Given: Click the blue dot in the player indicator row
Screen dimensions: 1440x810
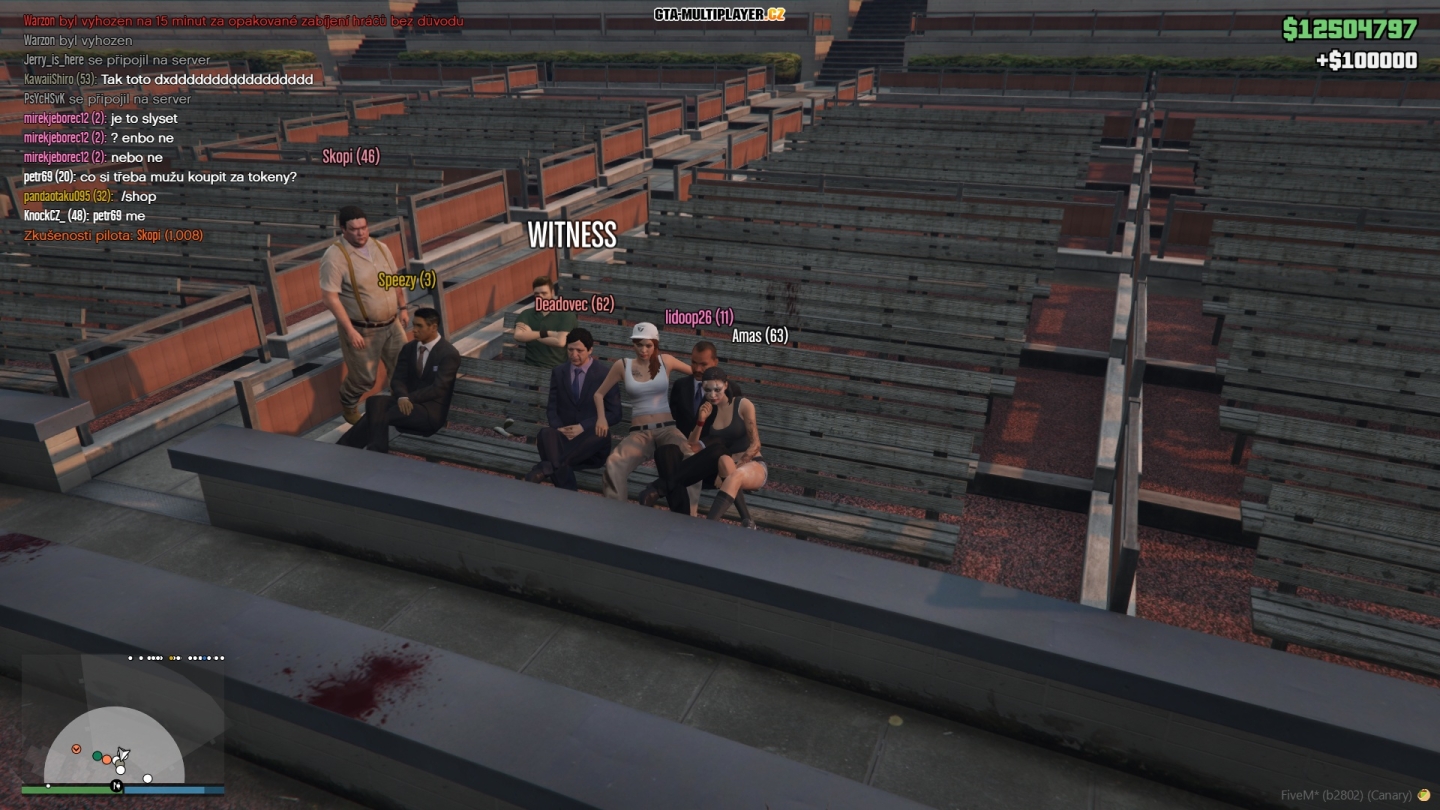Looking at the screenshot, I should 204,658.
